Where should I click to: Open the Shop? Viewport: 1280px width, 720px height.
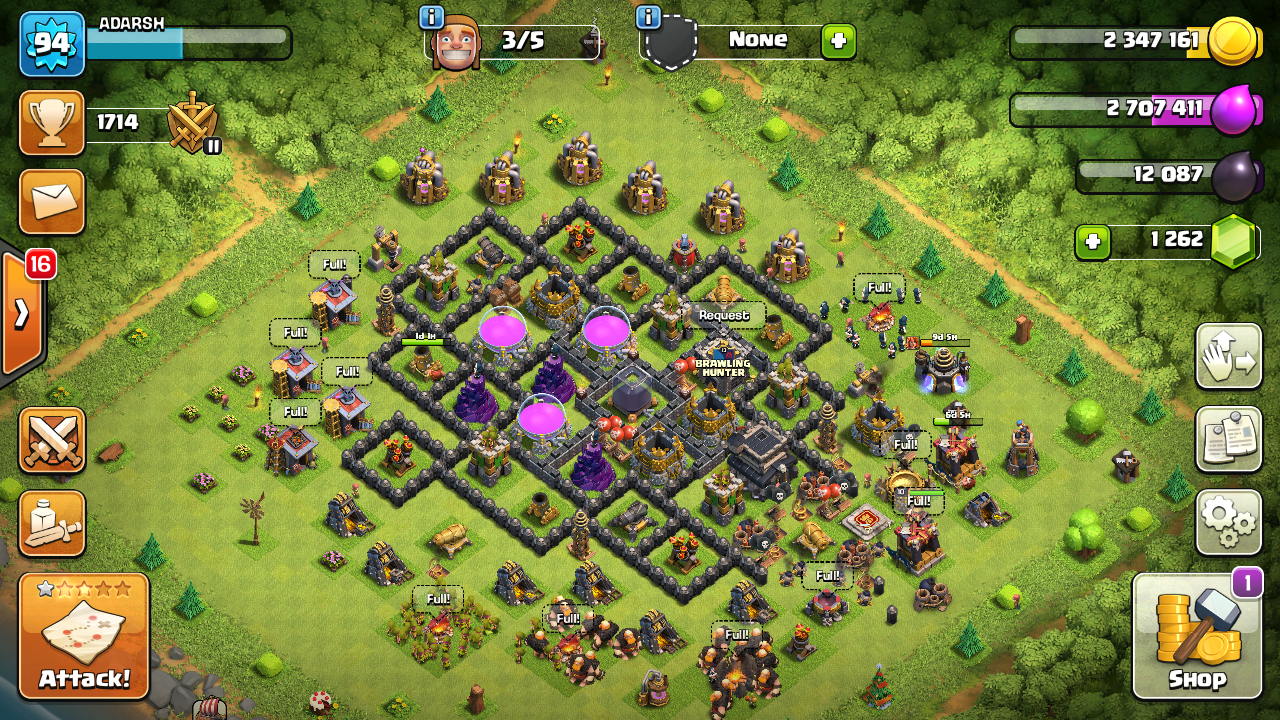point(1197,635)
